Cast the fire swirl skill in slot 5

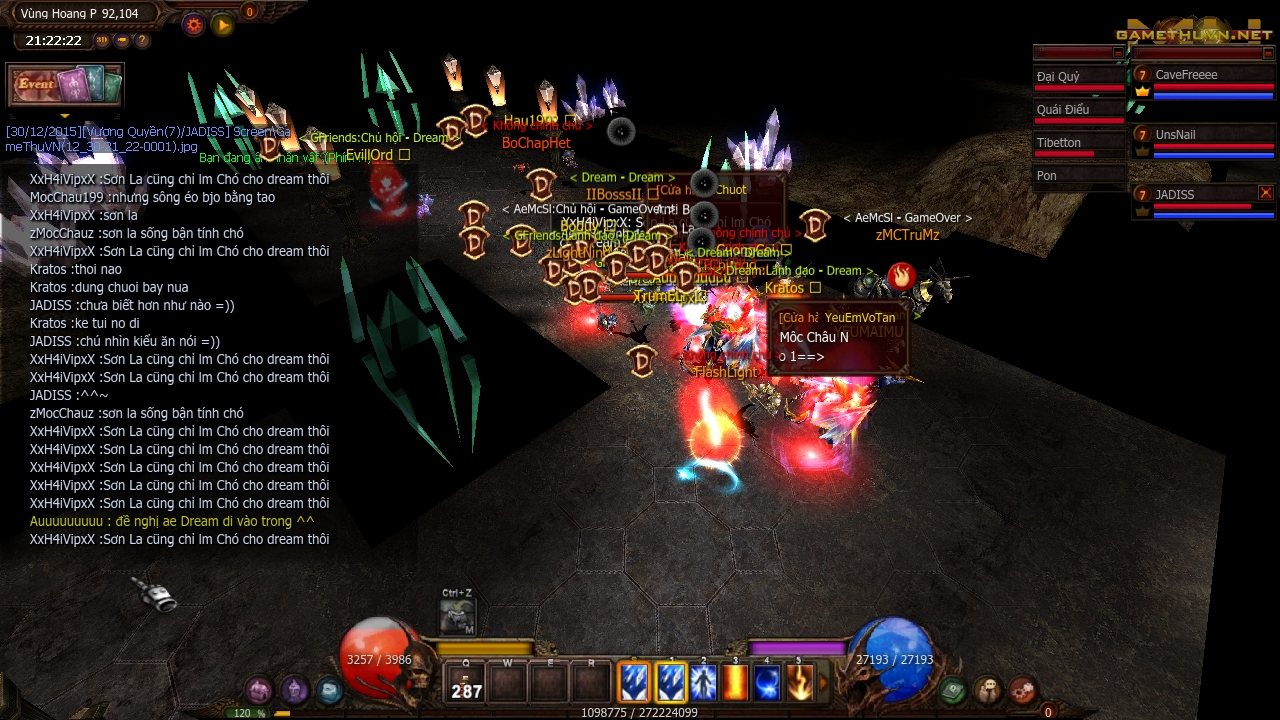click(799, 683)
